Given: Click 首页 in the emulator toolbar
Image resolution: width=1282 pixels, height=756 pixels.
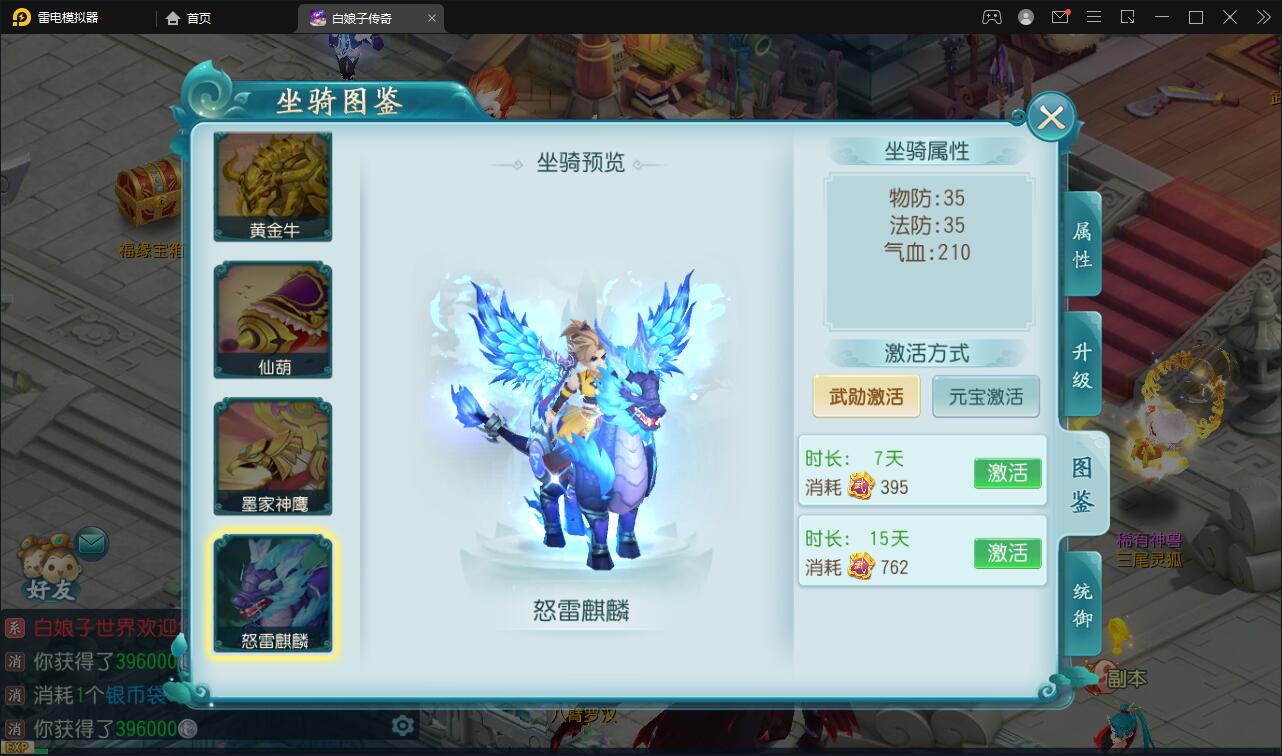Looking at the screenshot, I should [x=188, y=17].
